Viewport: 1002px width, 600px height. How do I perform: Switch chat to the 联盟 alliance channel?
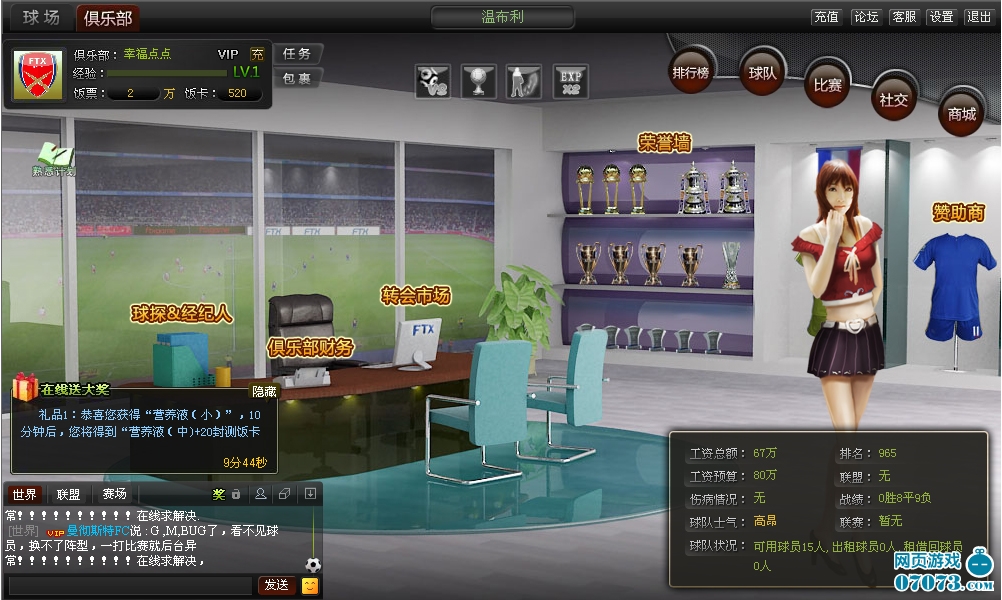click(68, 494)
